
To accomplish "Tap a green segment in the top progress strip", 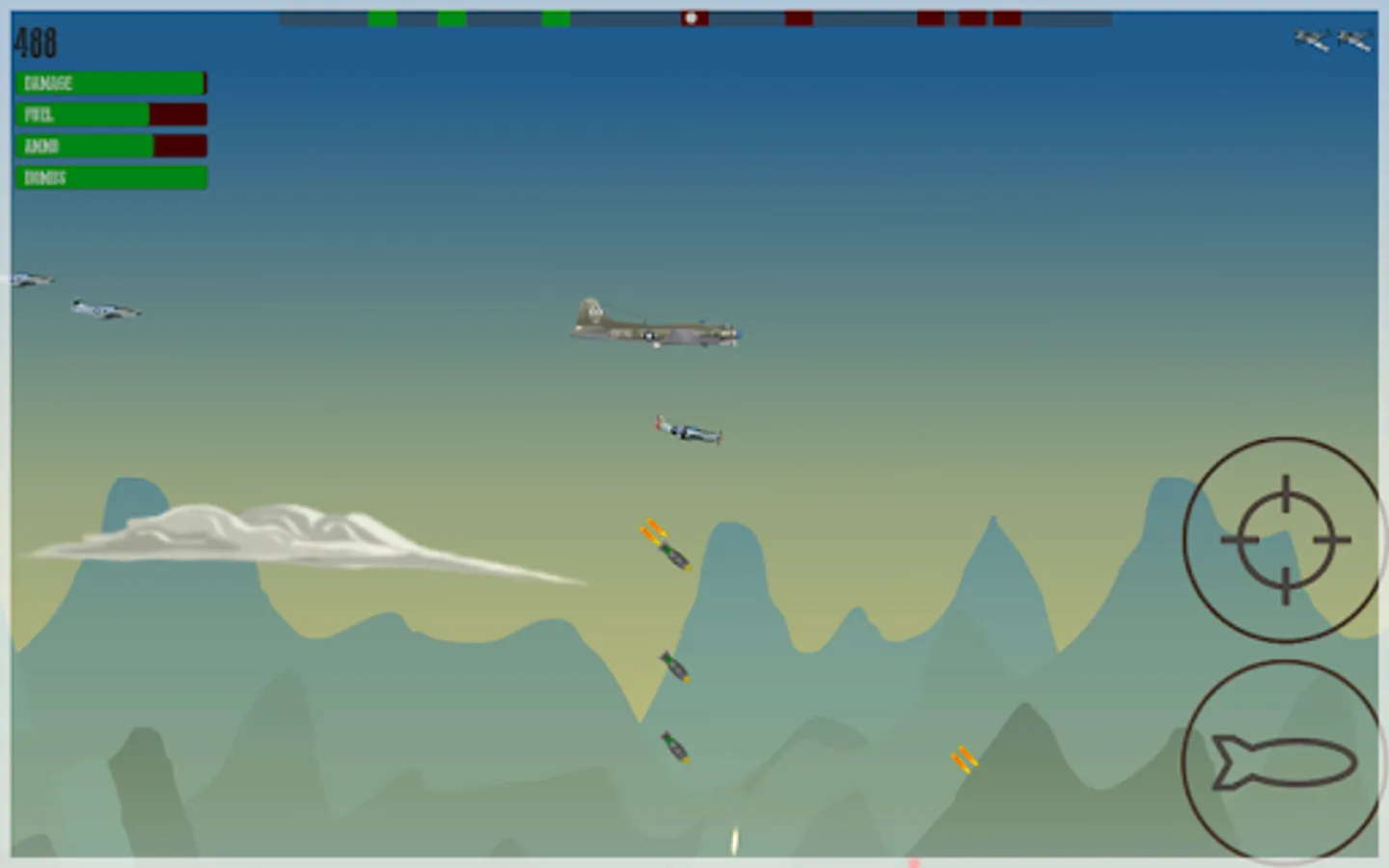I will [381, 16].
